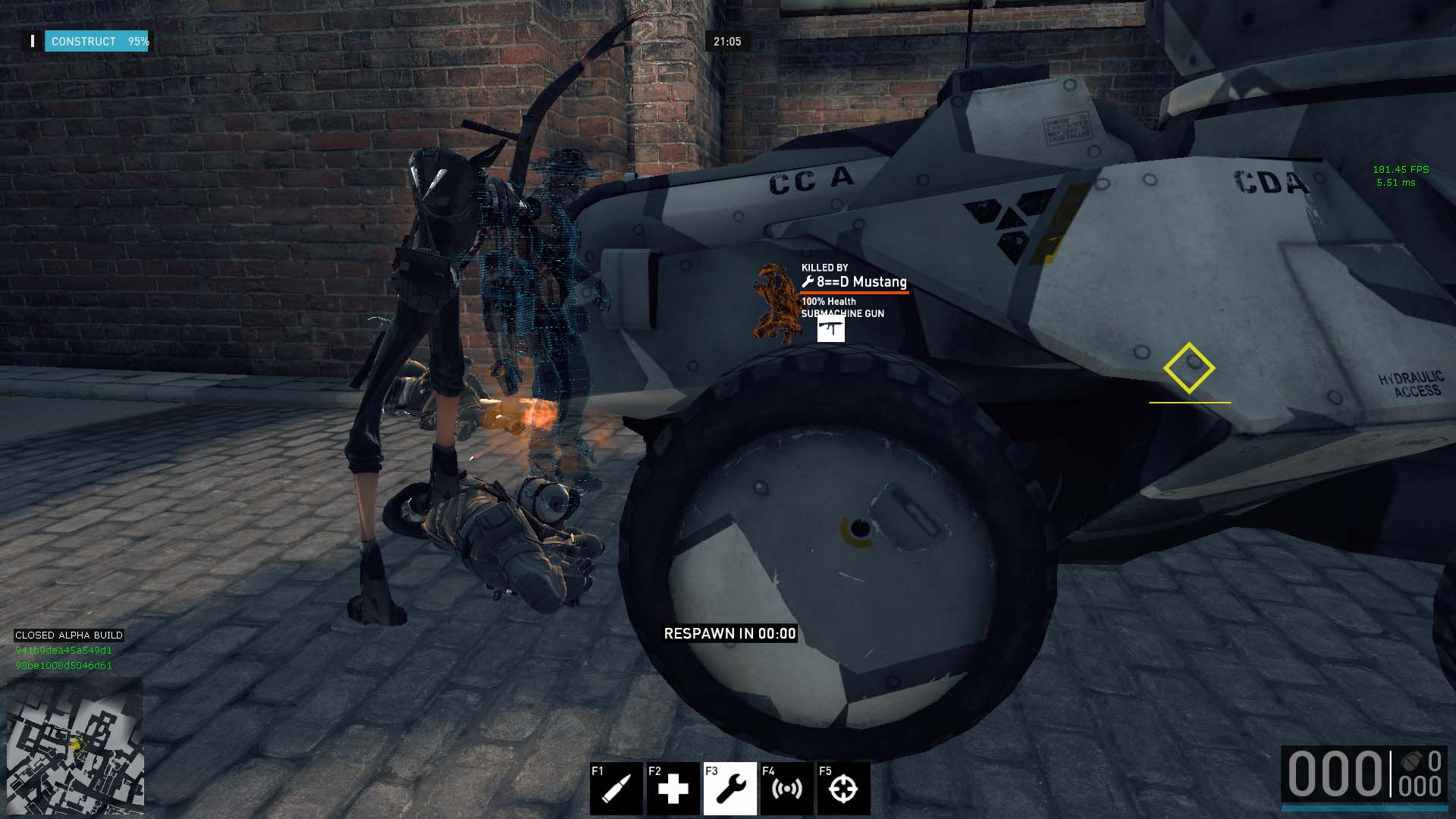
Task: Pick the F5 crosshair class slot
Action: (843, 789)
